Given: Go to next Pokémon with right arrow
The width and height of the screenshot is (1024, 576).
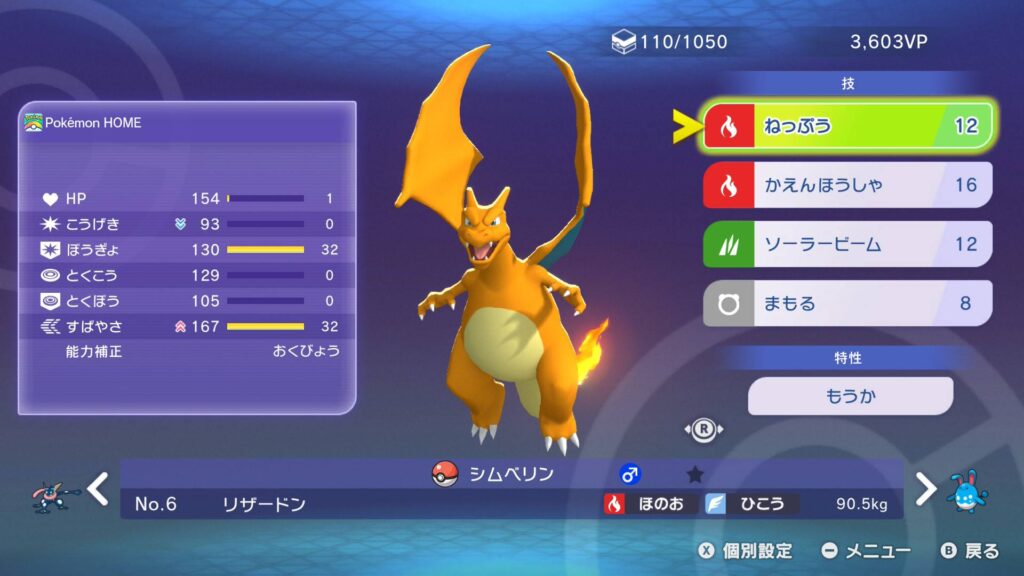Looking at the screenshot, I should tap(926, 489).
